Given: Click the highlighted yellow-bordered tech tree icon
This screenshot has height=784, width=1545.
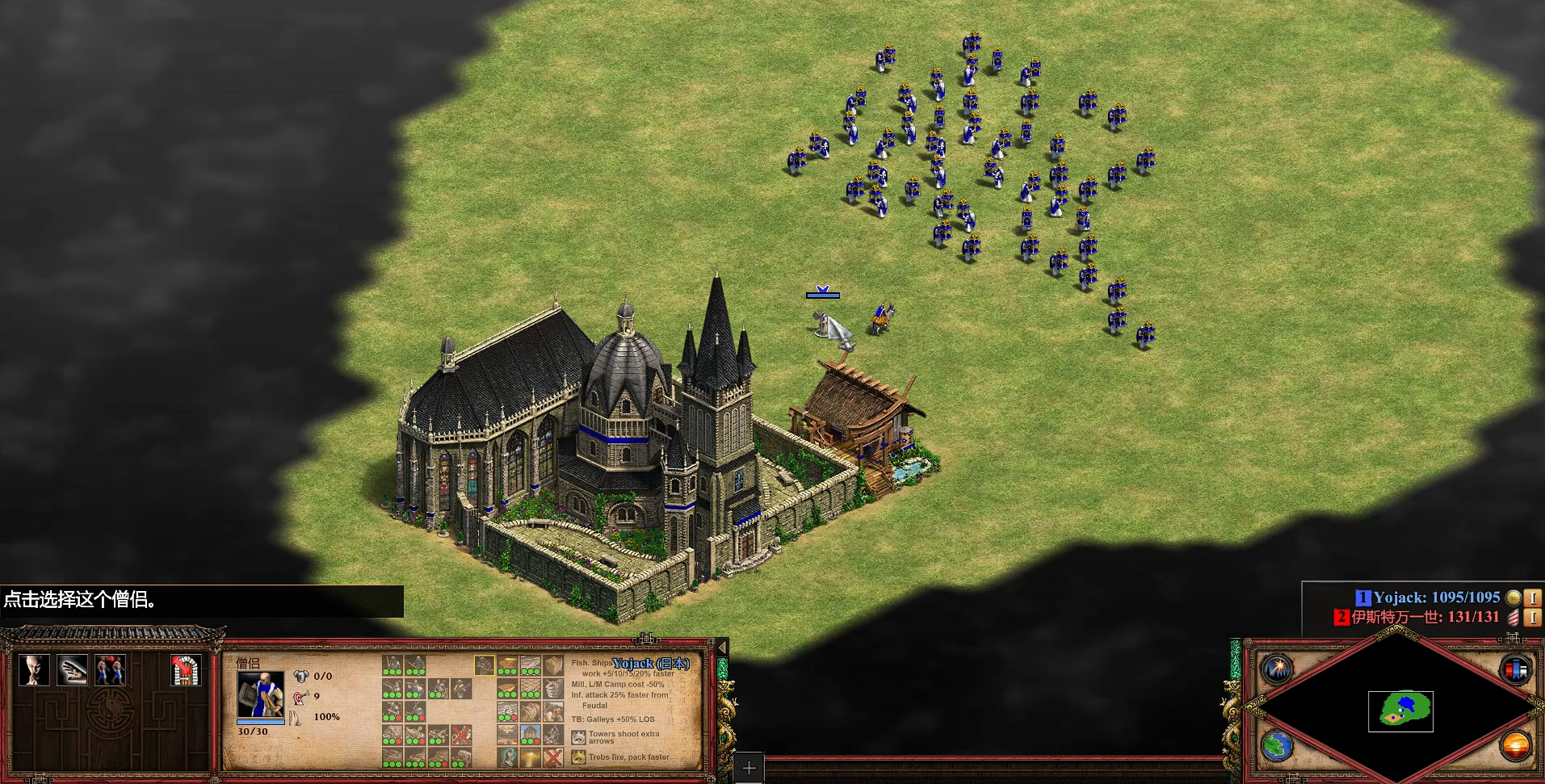Looking at the screenshot, I should point(484,665).
